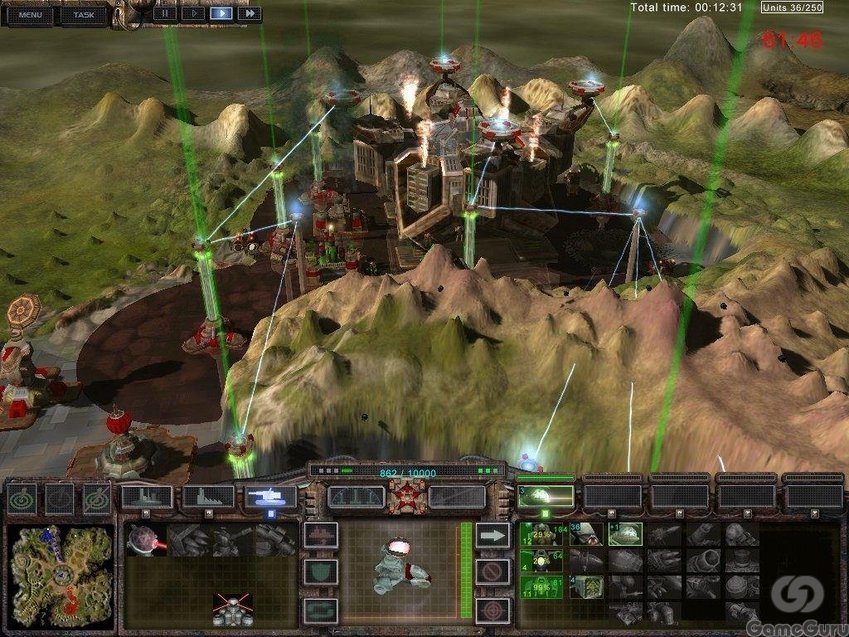849x637 pixels.
Task: Open the MENU button
Action: point(30,14)
